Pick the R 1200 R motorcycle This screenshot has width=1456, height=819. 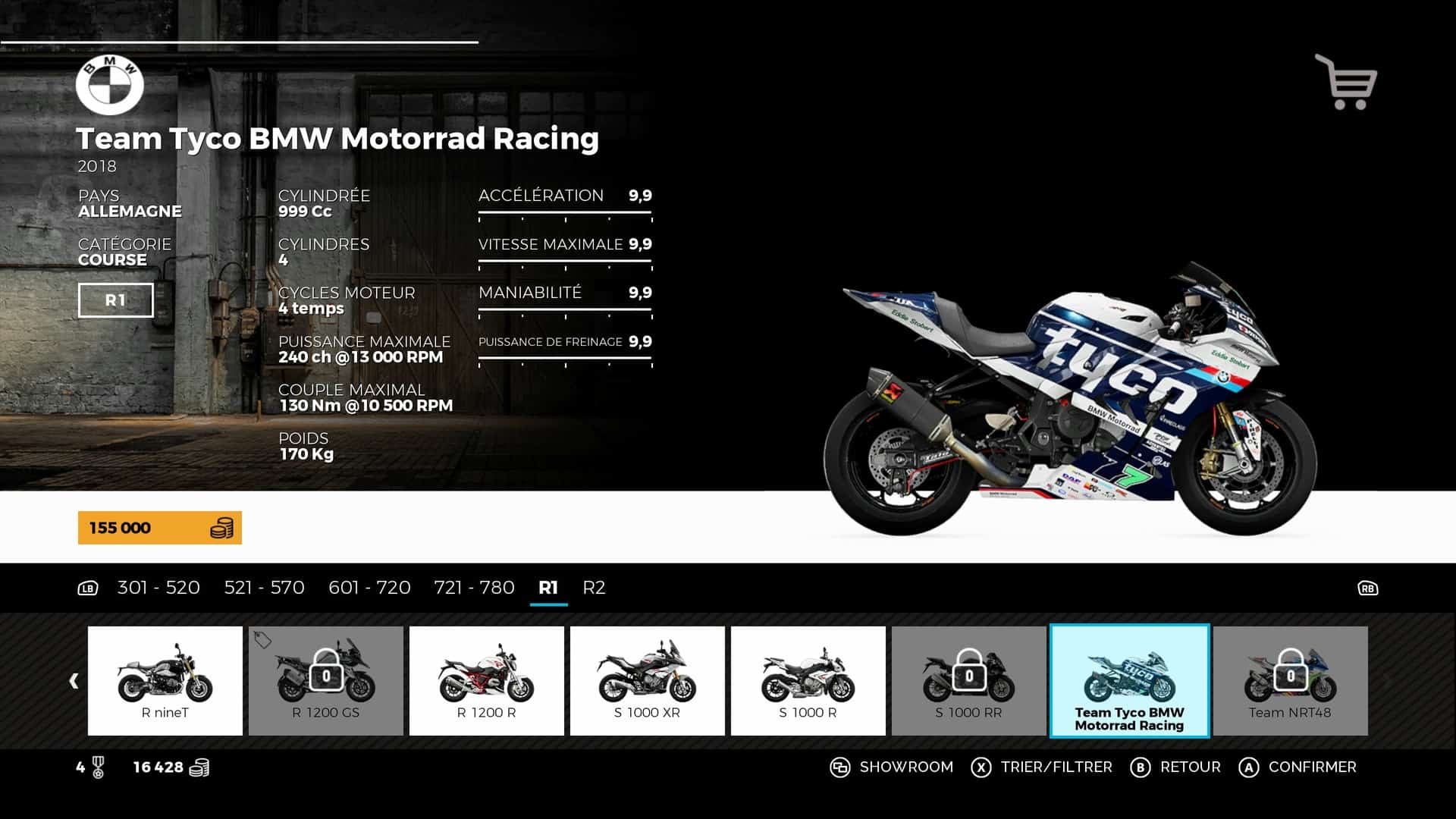click(487, 680)
